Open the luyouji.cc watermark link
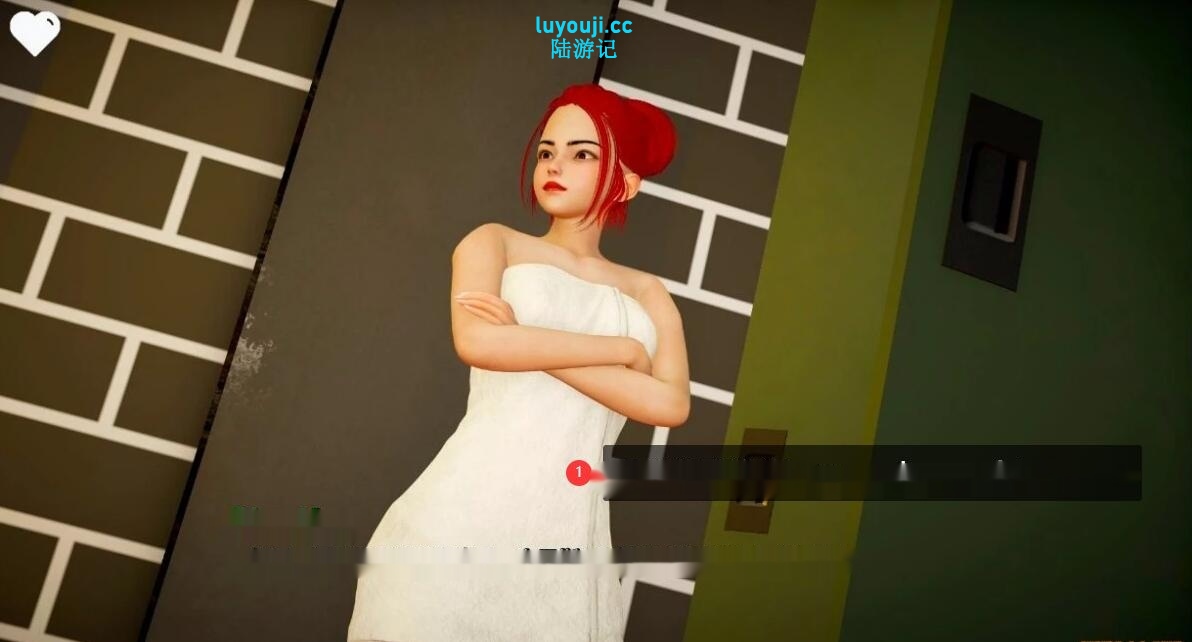1192x642 pixels. pos(583,26)
